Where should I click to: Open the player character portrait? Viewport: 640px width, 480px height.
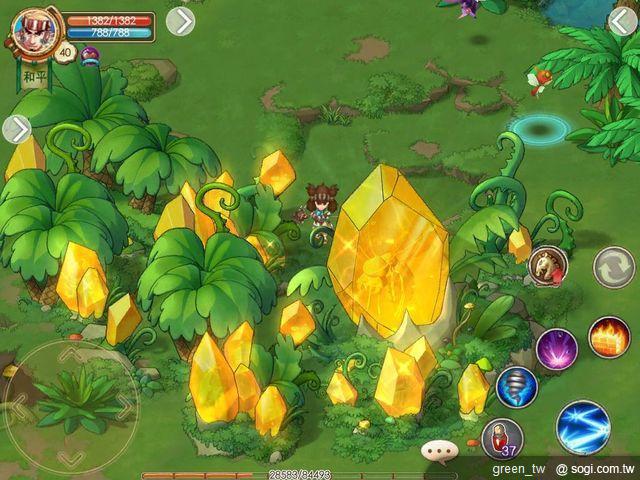pos(34,31)
